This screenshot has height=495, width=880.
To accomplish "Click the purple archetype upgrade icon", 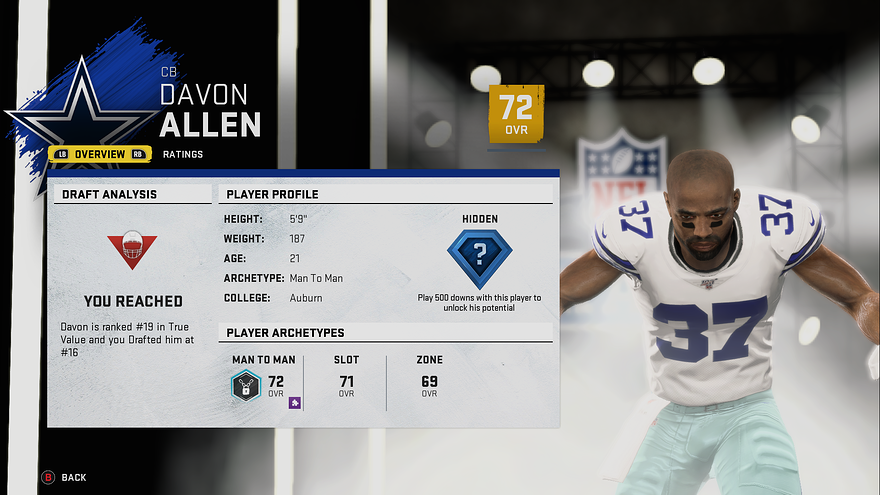I will pos(295,402).
